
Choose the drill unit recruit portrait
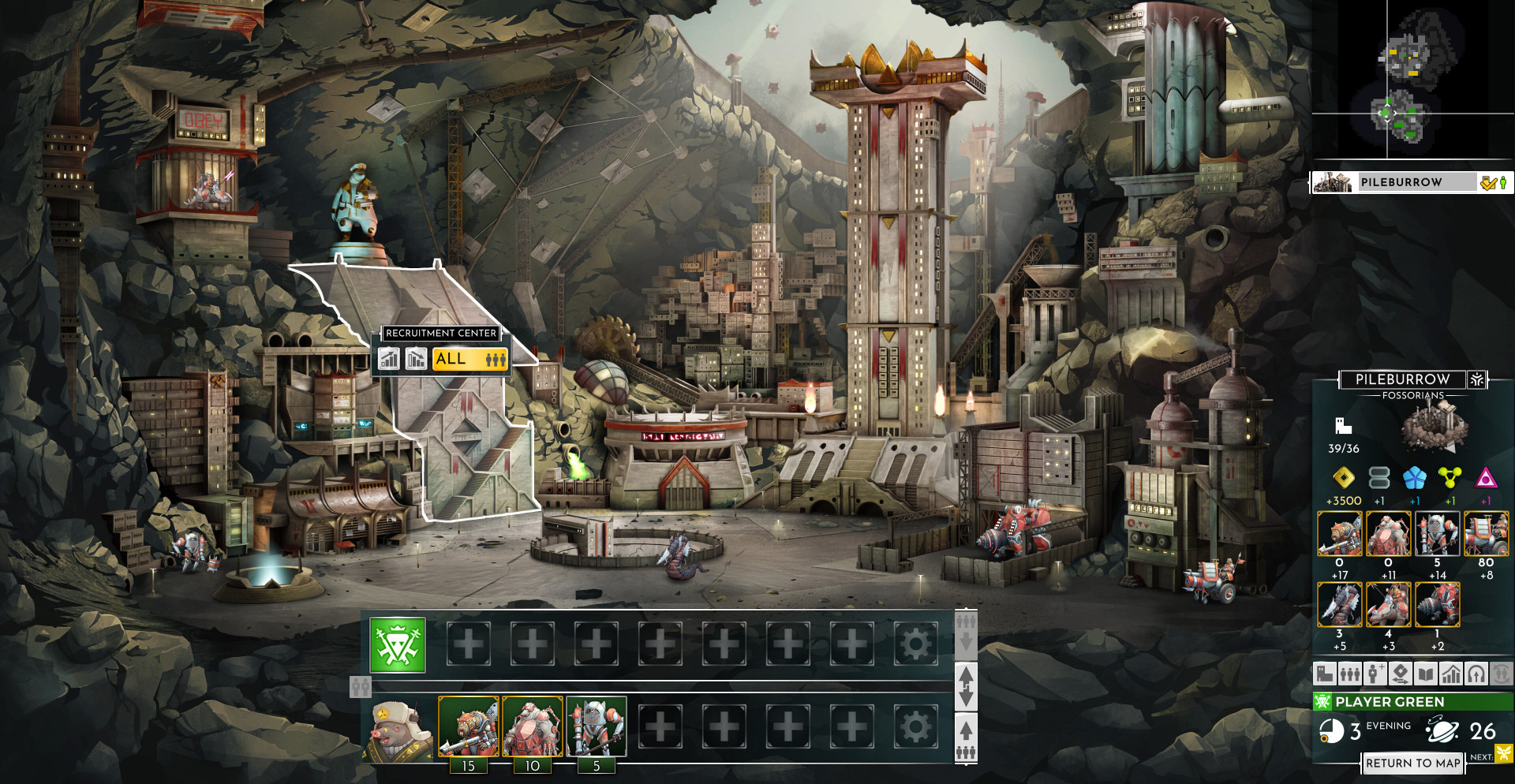click(x=1437, y=605)
